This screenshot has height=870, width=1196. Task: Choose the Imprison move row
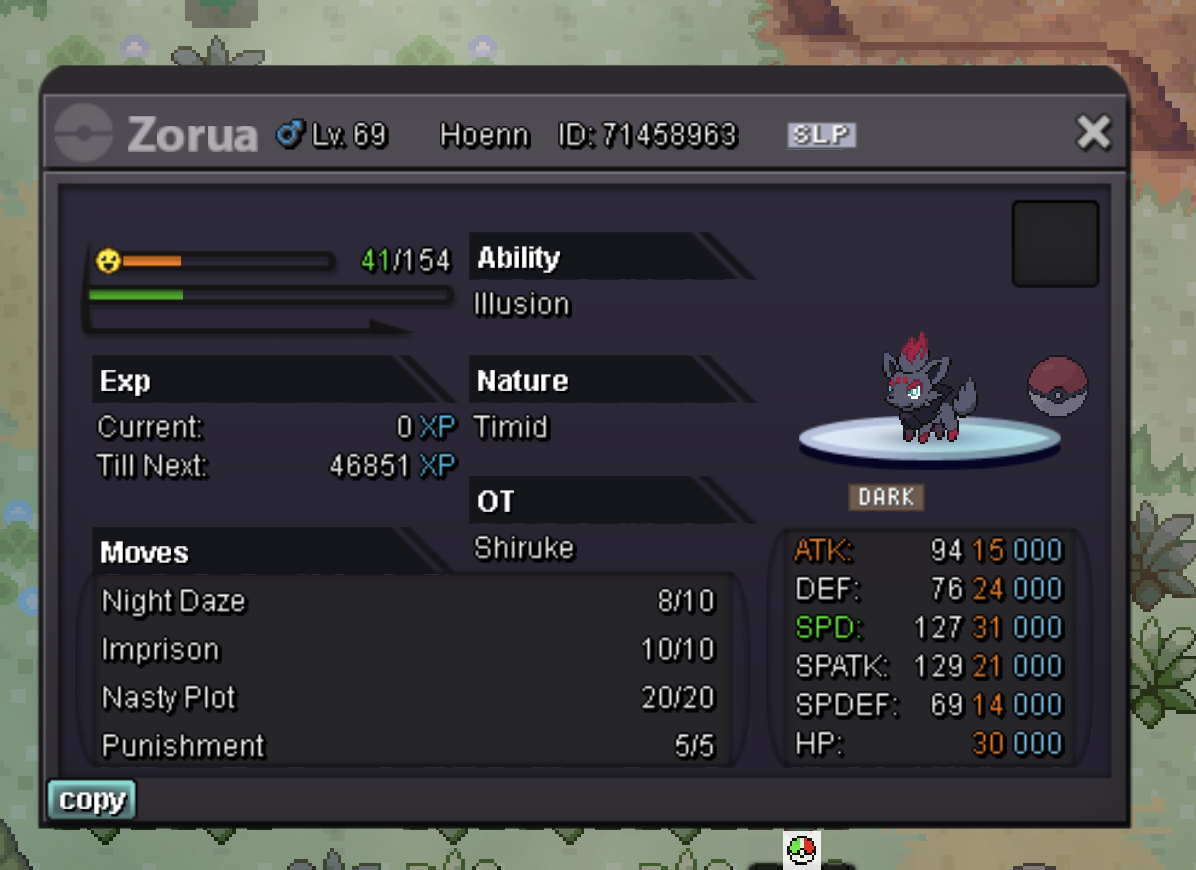(406, 650)
